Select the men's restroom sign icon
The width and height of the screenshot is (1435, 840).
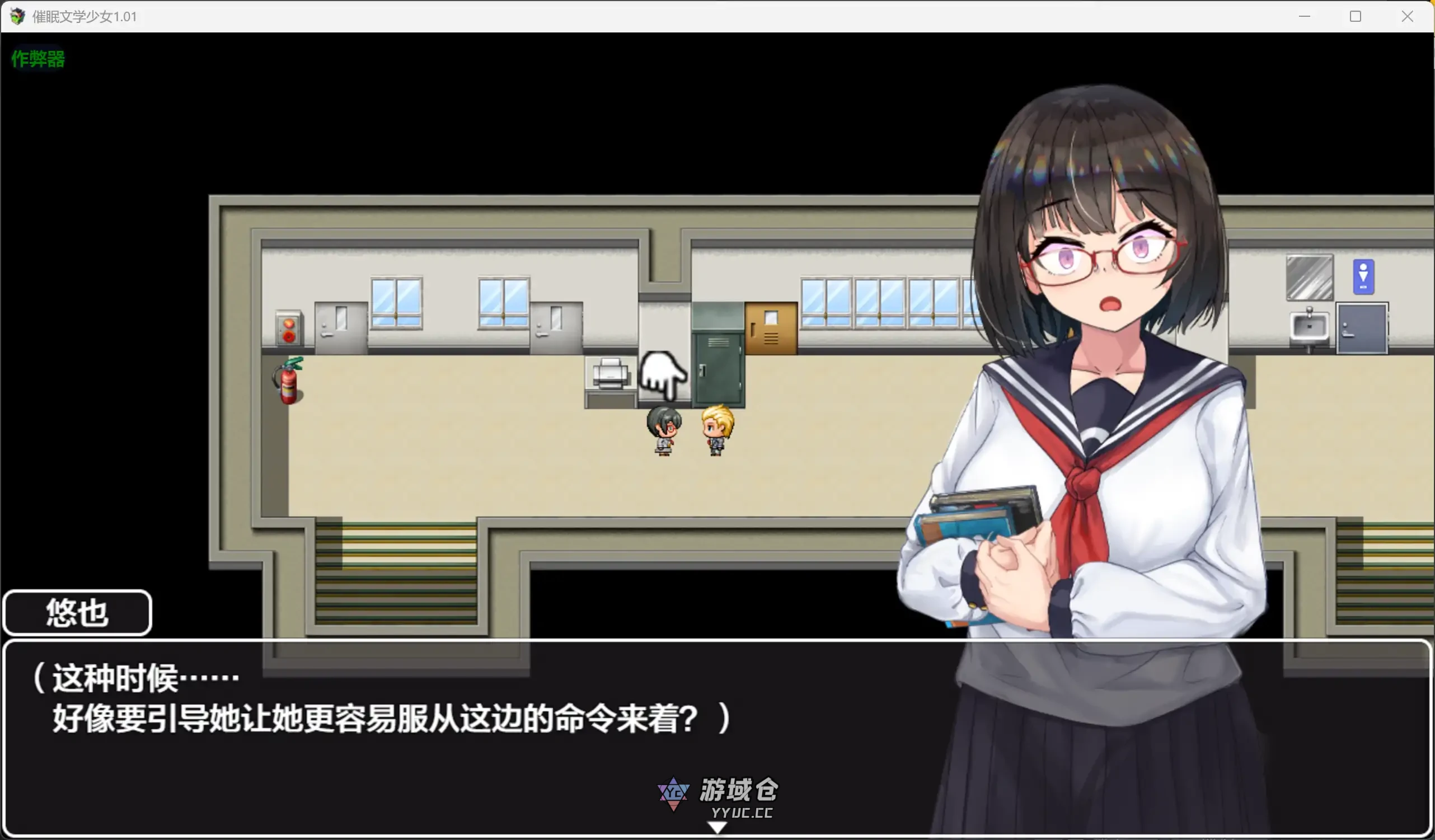(1365, 278)
